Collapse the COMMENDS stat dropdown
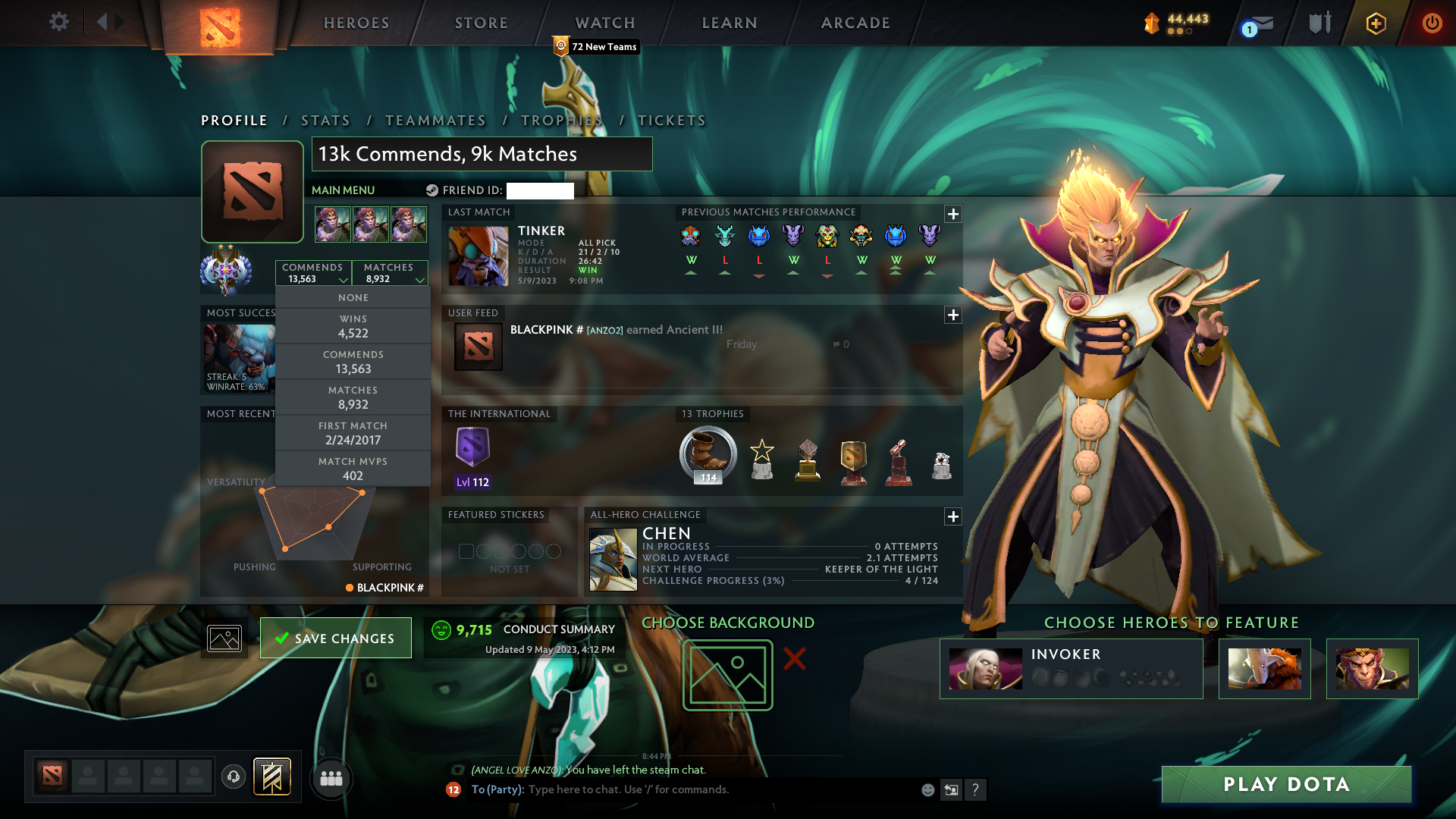 (313, 273)
